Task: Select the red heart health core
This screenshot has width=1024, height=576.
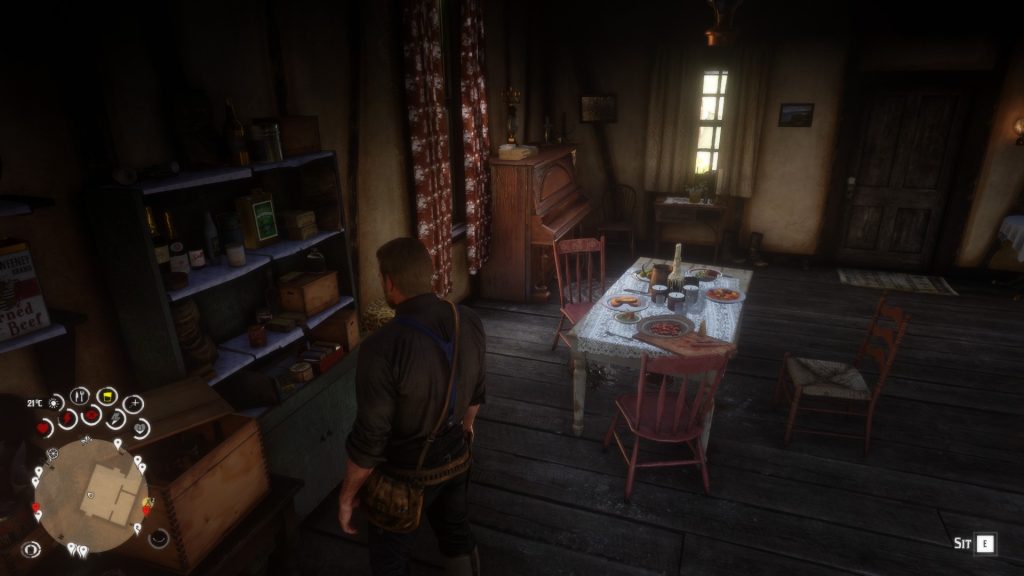Action: tap(44, 427)
